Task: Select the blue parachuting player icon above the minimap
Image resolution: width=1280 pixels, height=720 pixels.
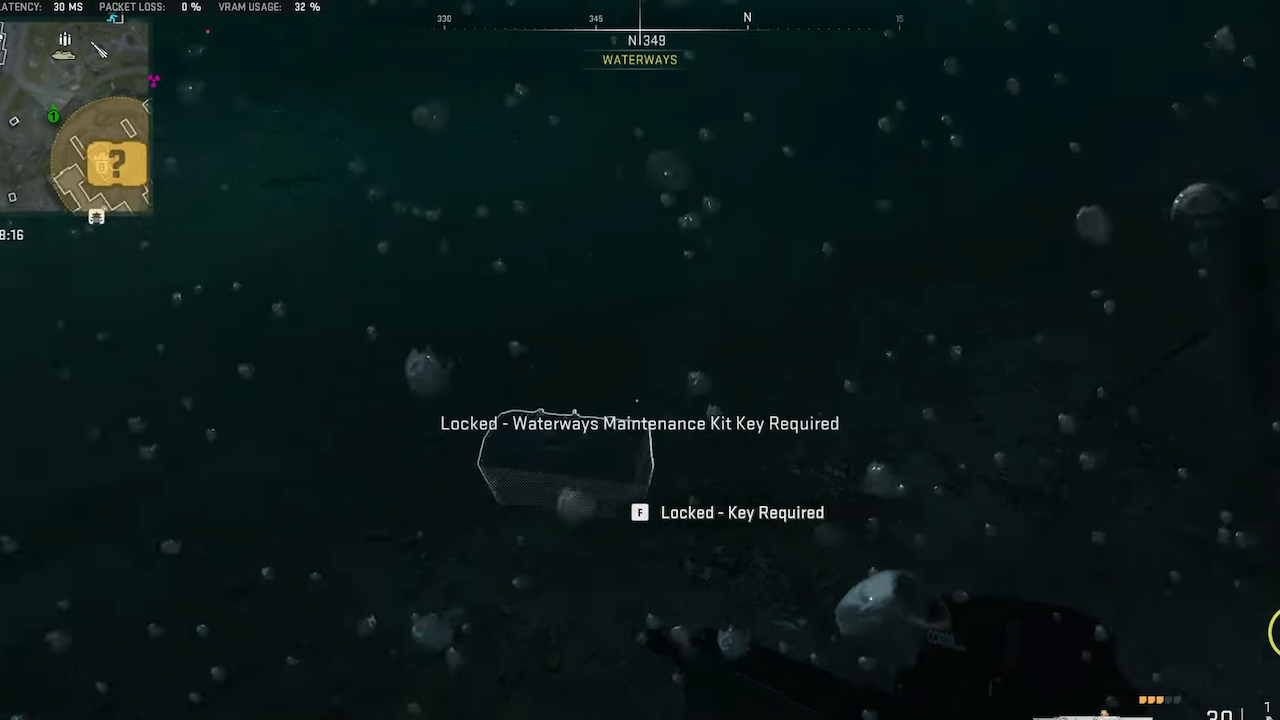Action: click(x=113, y=17)
